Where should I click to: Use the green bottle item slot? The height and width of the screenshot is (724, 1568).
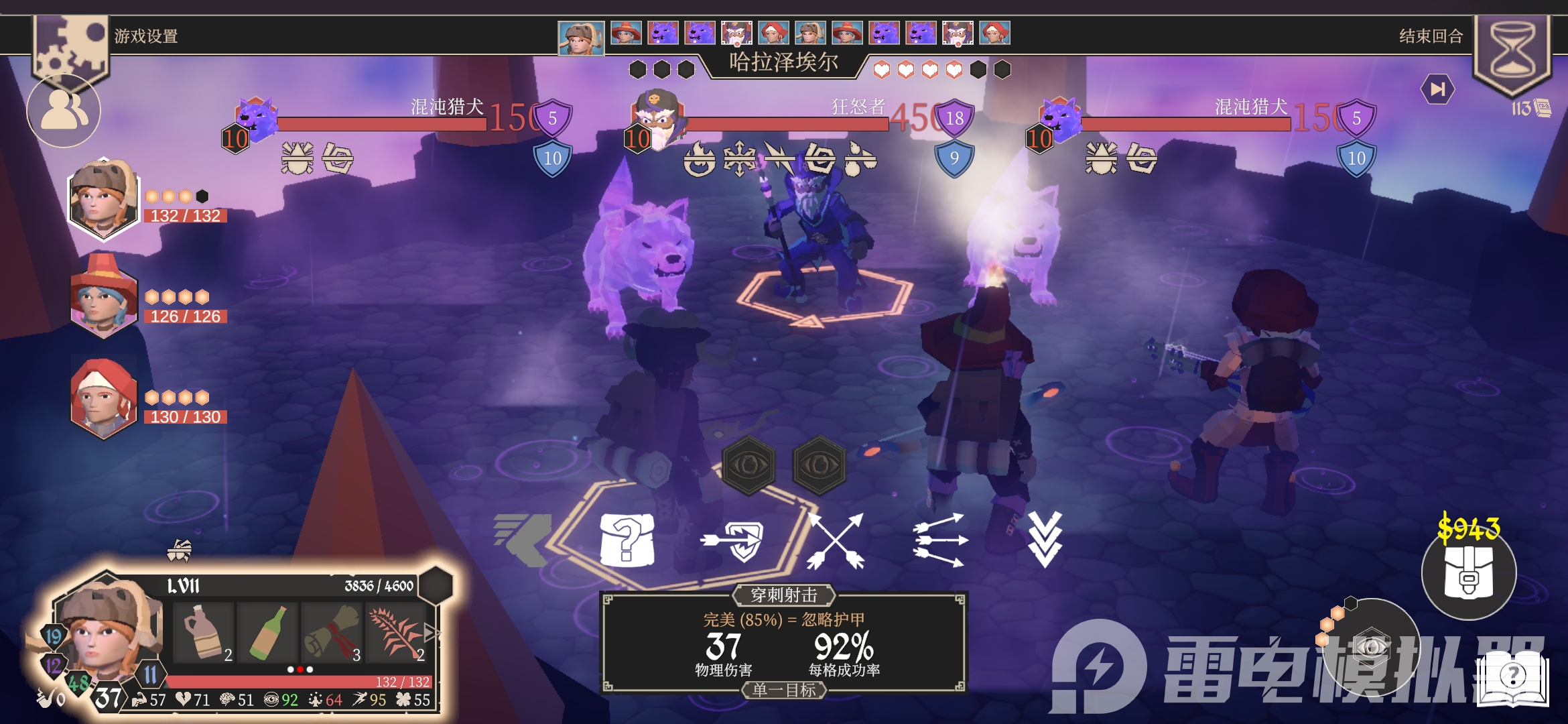pos(267,632)
